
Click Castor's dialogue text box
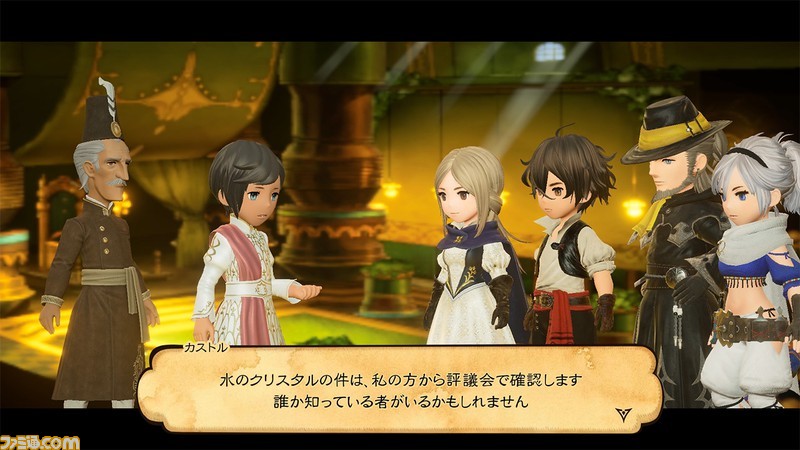click(x=400, y=391)
